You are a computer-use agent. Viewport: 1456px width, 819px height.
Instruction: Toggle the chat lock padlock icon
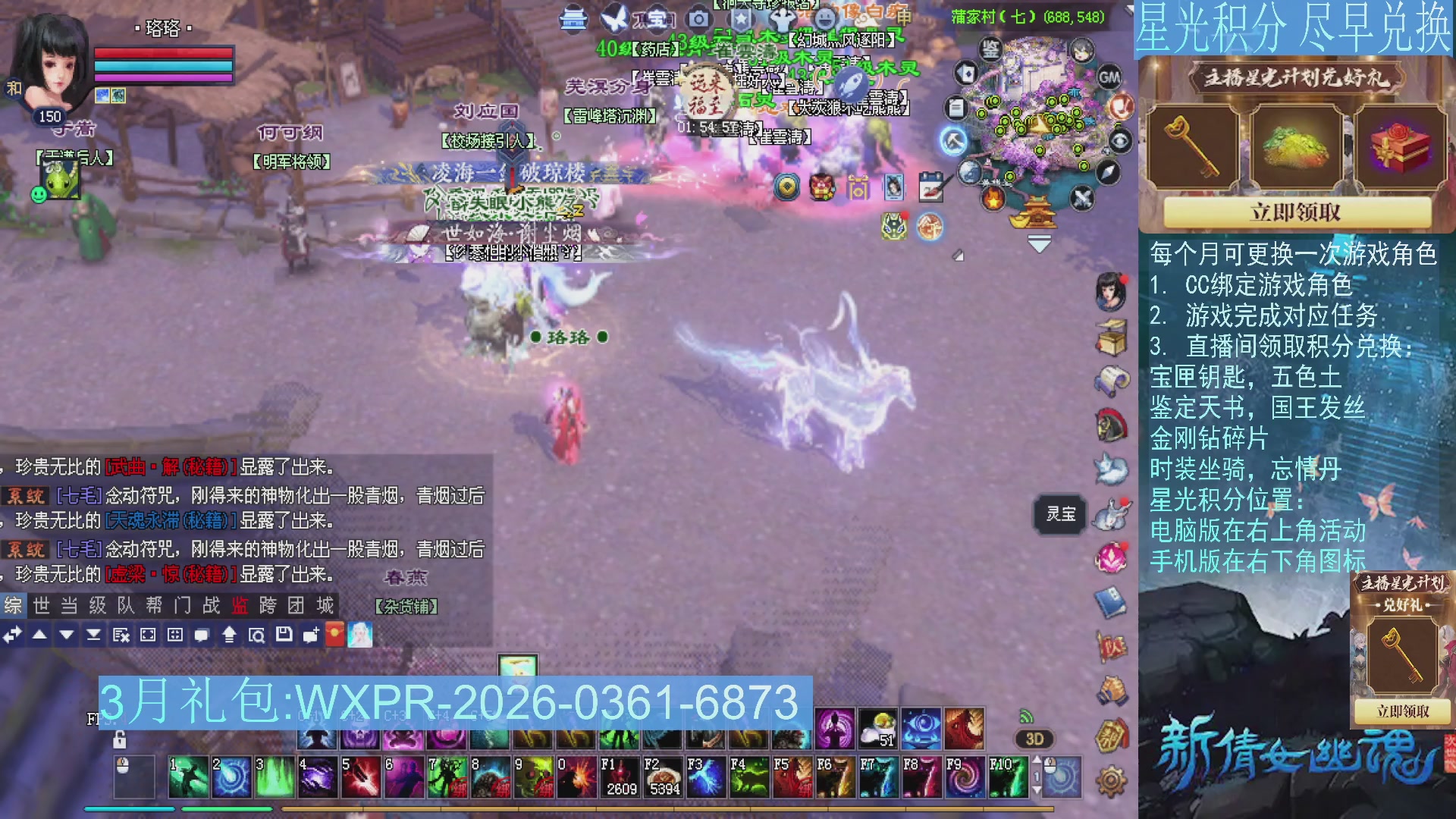[x=119, y=741]
